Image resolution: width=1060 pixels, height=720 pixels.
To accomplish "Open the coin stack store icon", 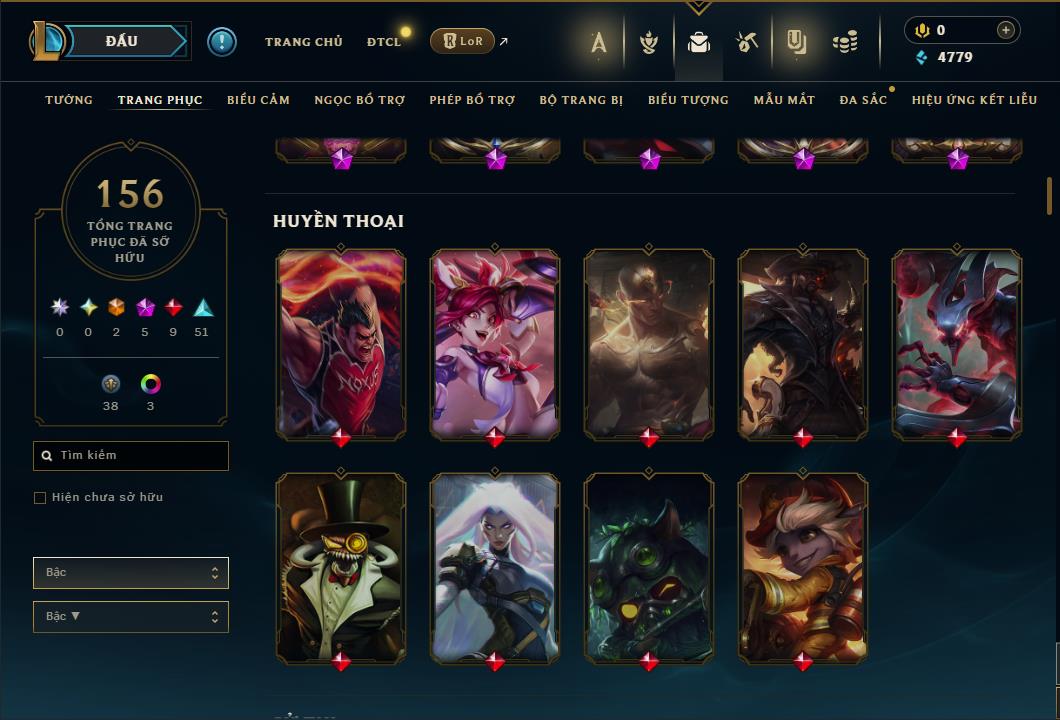I will [x=845, y=42].
